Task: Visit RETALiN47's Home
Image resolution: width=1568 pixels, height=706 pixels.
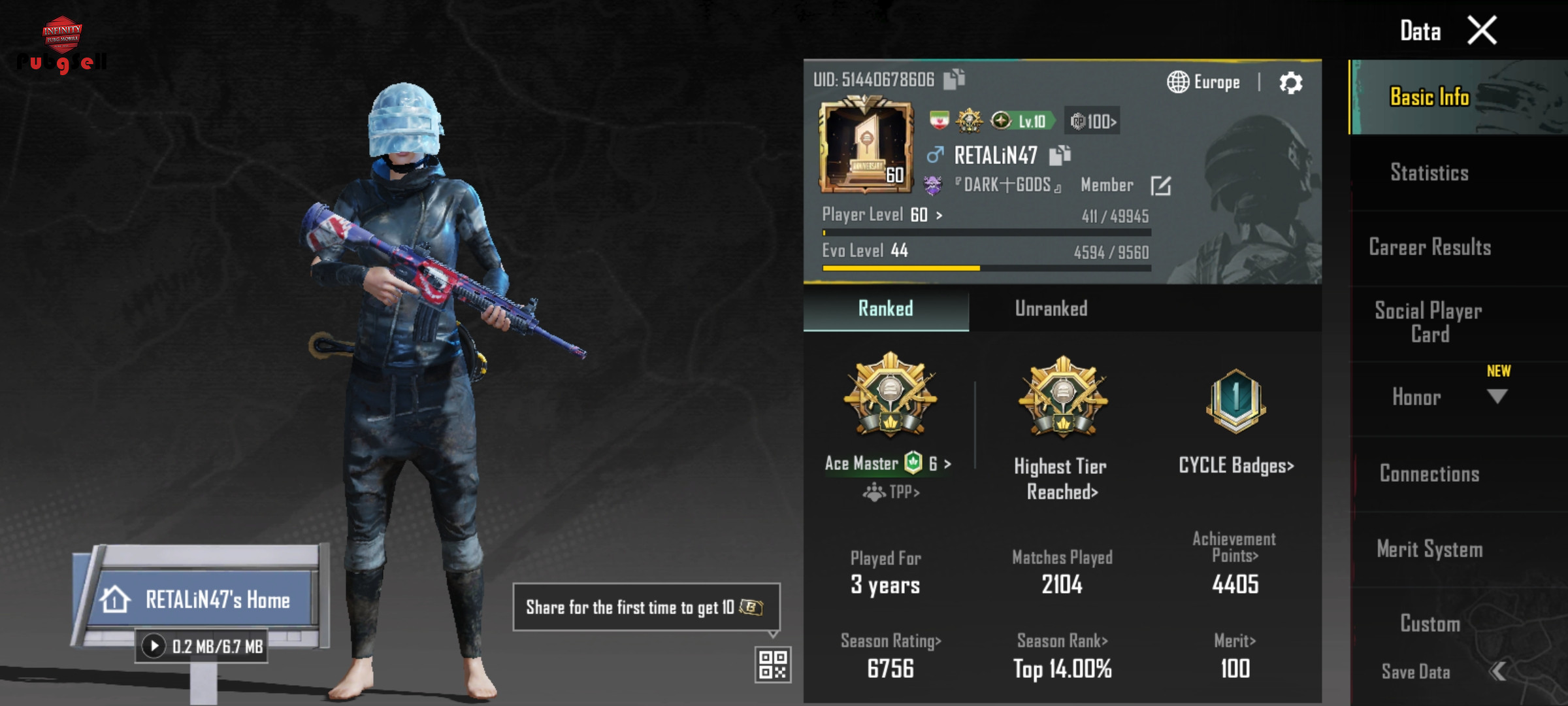Action: [203, 599]
